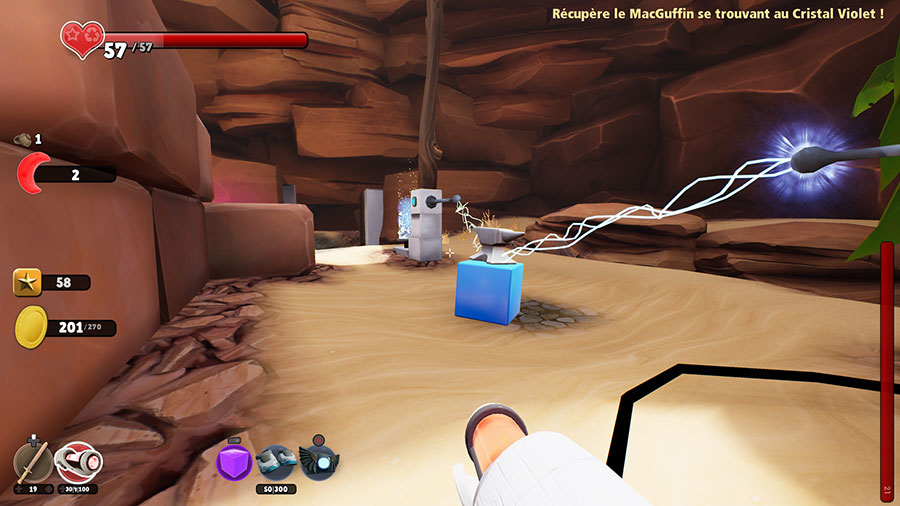Screen dimensions: 900x506
Task: Select the white and teal boots gadget
Action: [x=275, y=463]
